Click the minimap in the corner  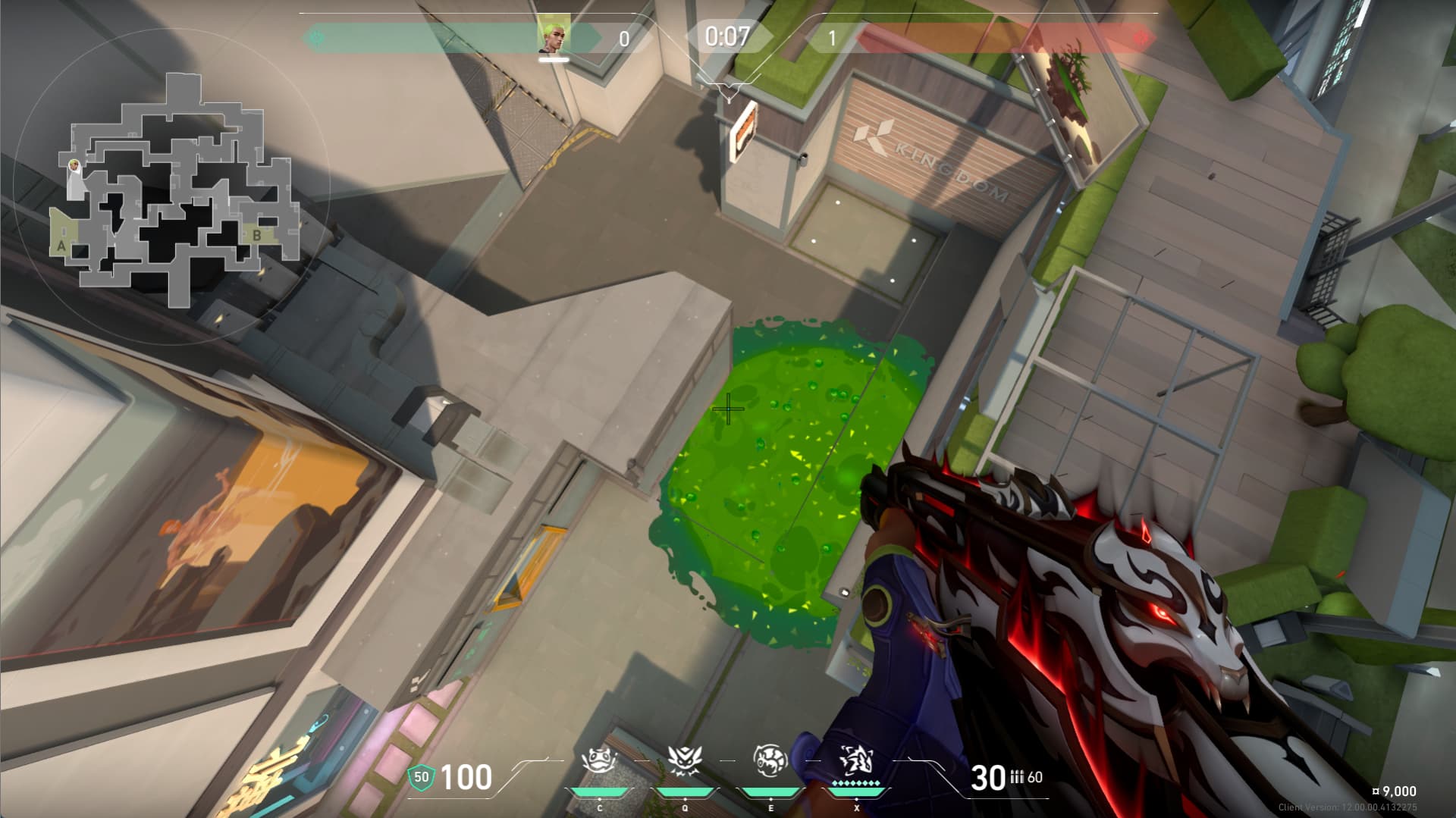(x=173, y=190)
